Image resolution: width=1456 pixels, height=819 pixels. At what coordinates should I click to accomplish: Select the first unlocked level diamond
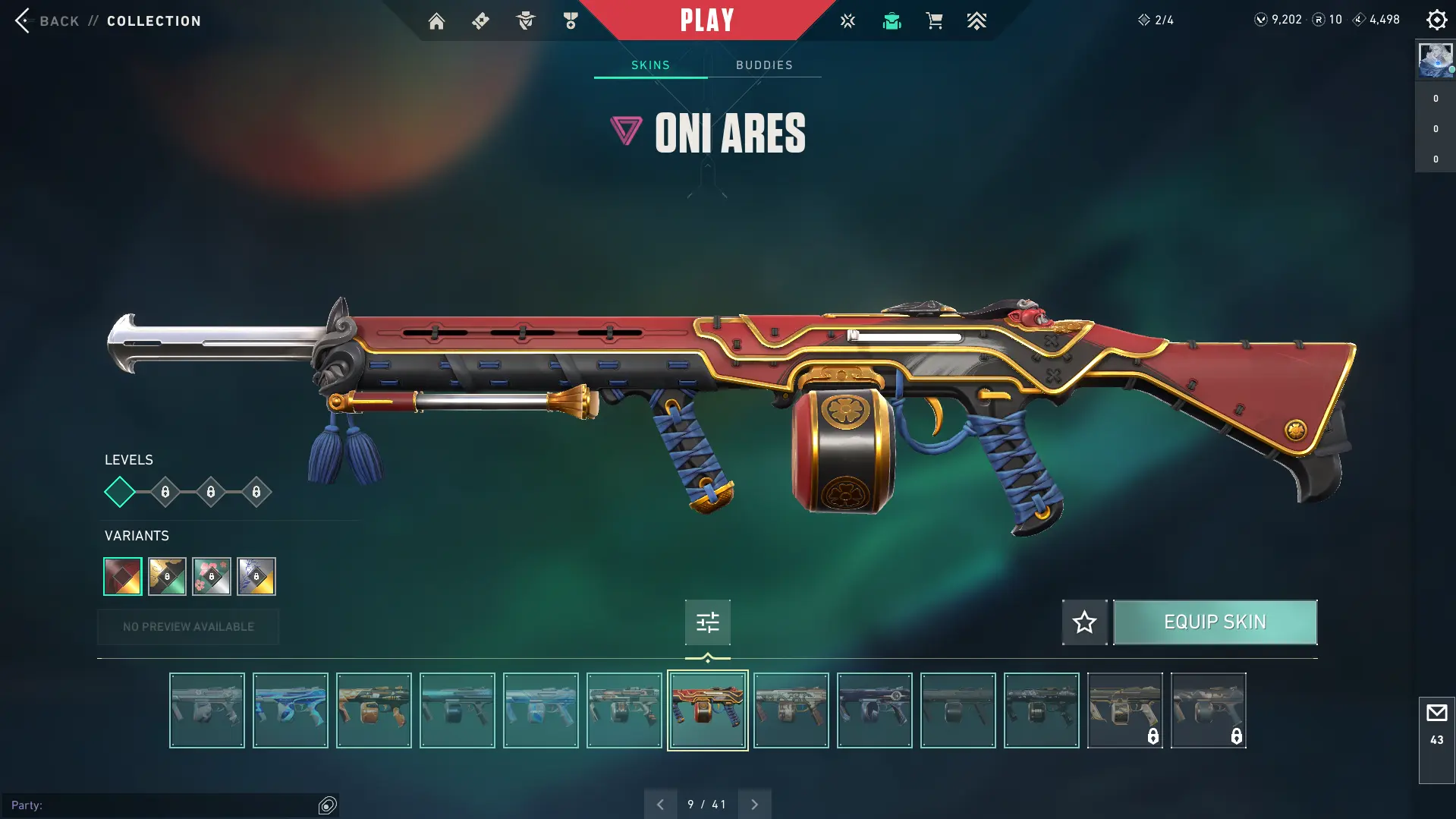pos(120,492)
